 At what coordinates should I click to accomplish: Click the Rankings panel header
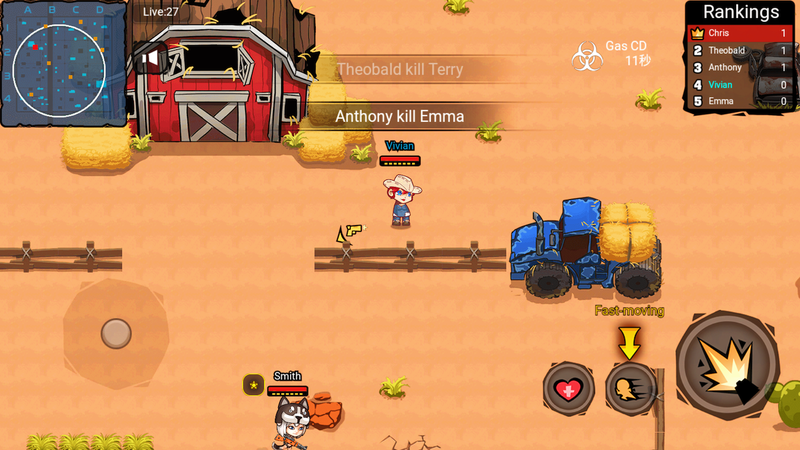(740, 12)
